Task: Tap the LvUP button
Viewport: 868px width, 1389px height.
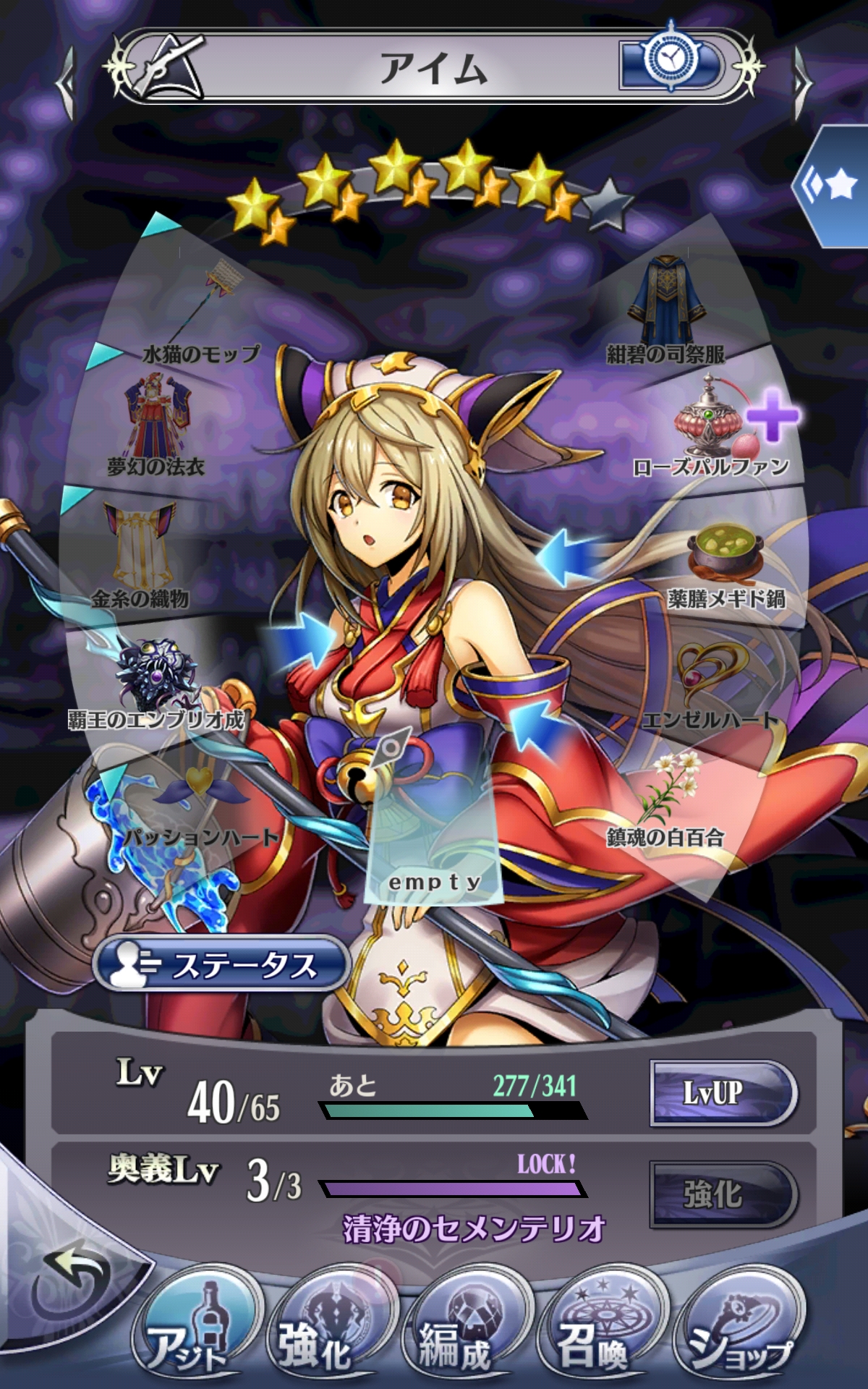Action: 723,1092
